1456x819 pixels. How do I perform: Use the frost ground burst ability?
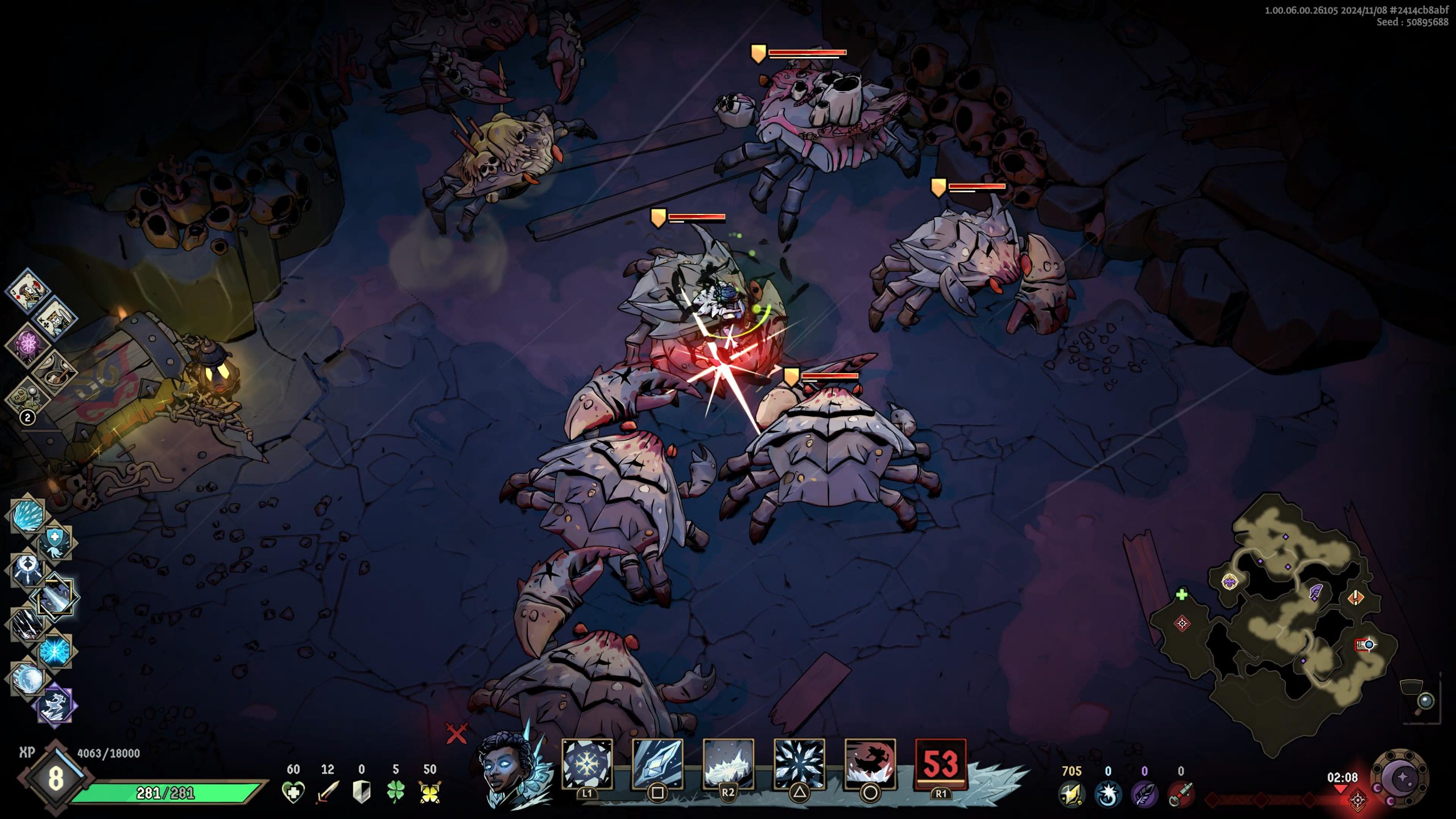[728, 763]
